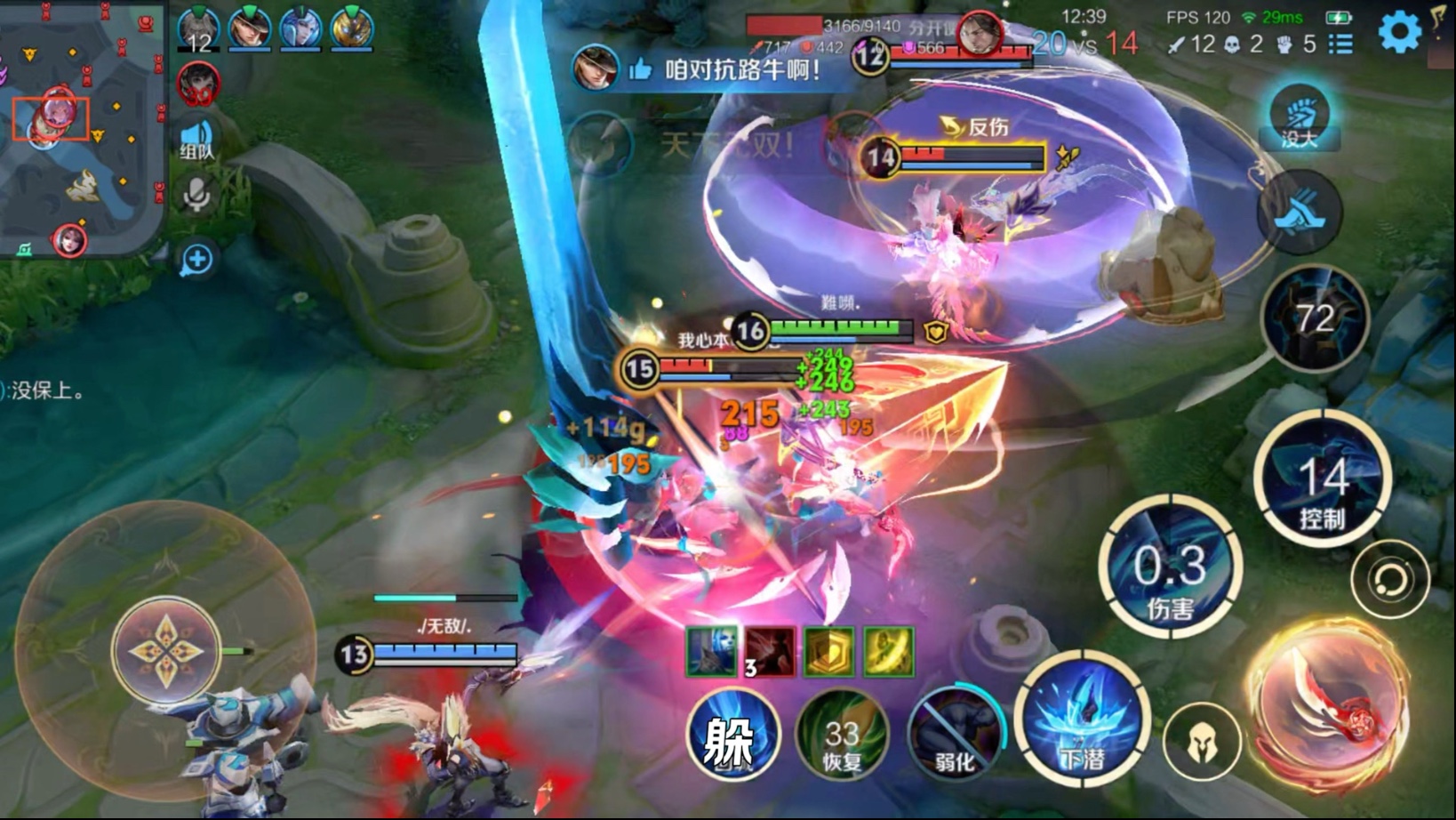Cast the 控制 control skill
Viewport: 1456px width, 820px height.
(x=1322, y=480)
